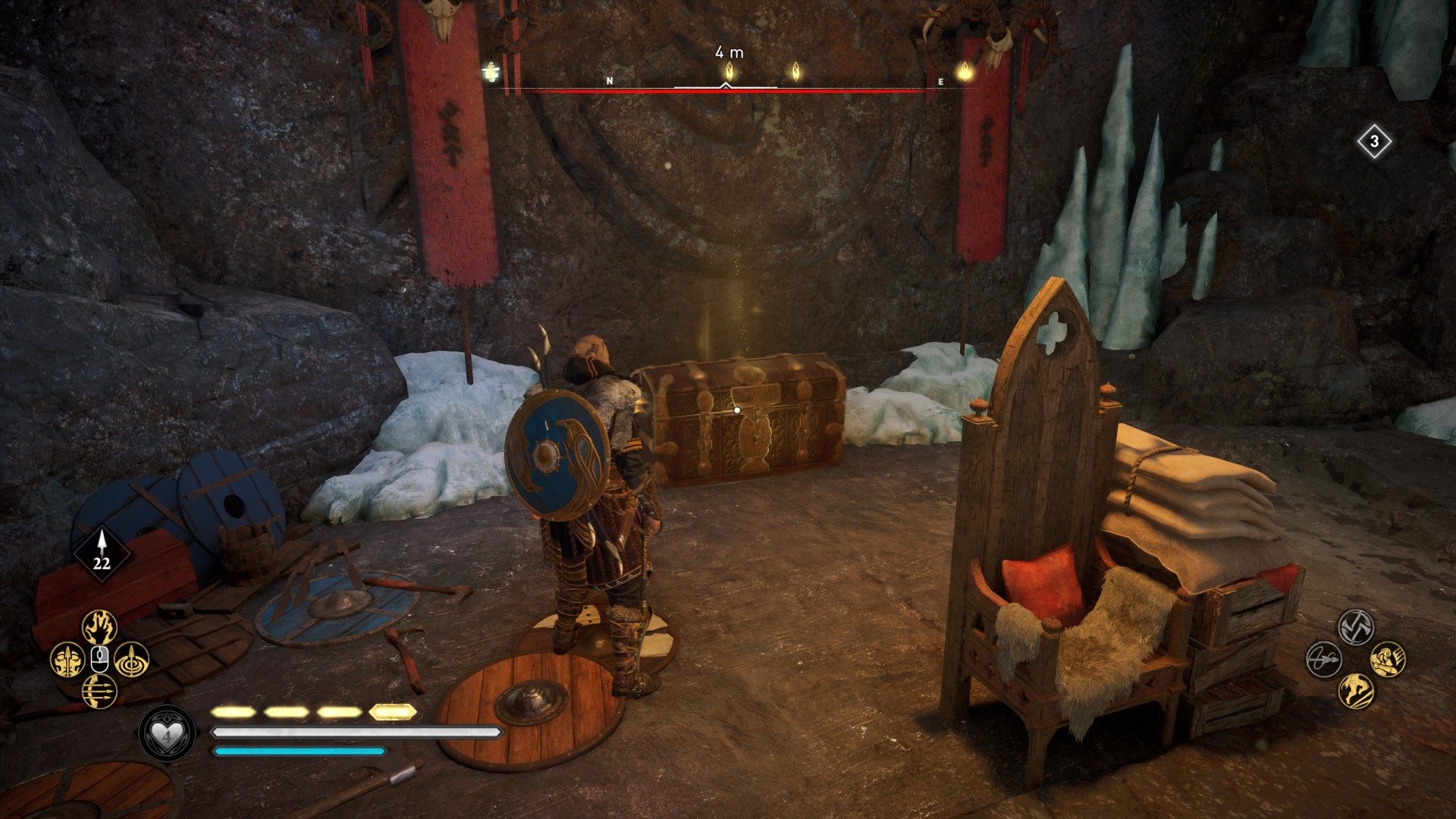This screenshot has height=819, width=1456.
Task: Activate the flaming hand ranged ability
Action: point(99,627)
